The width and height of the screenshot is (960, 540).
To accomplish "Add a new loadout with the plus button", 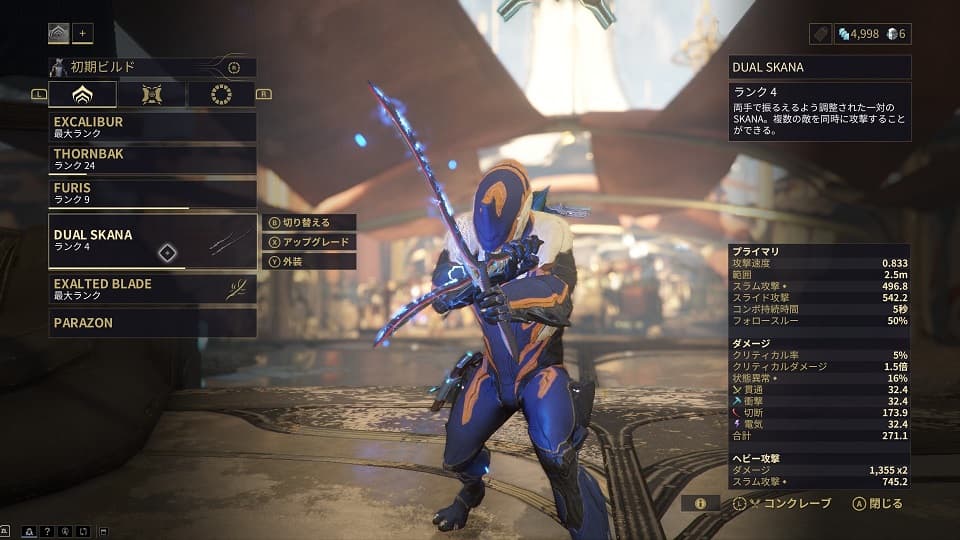I will 83,34.
